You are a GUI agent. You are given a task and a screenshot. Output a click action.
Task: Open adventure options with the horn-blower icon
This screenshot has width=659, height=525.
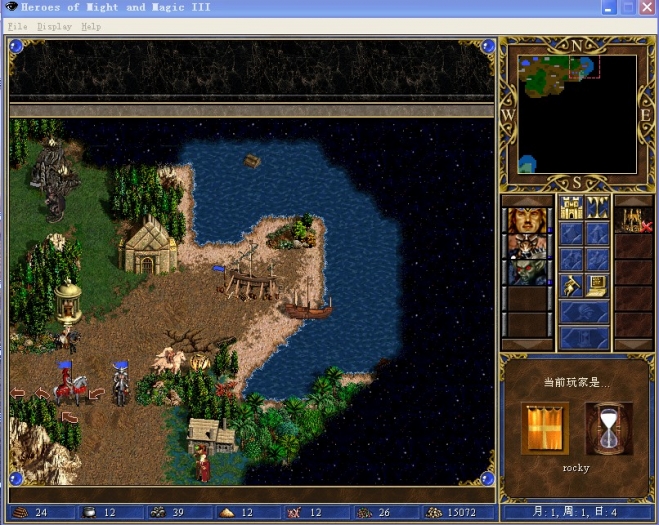[x=570, y=286]
